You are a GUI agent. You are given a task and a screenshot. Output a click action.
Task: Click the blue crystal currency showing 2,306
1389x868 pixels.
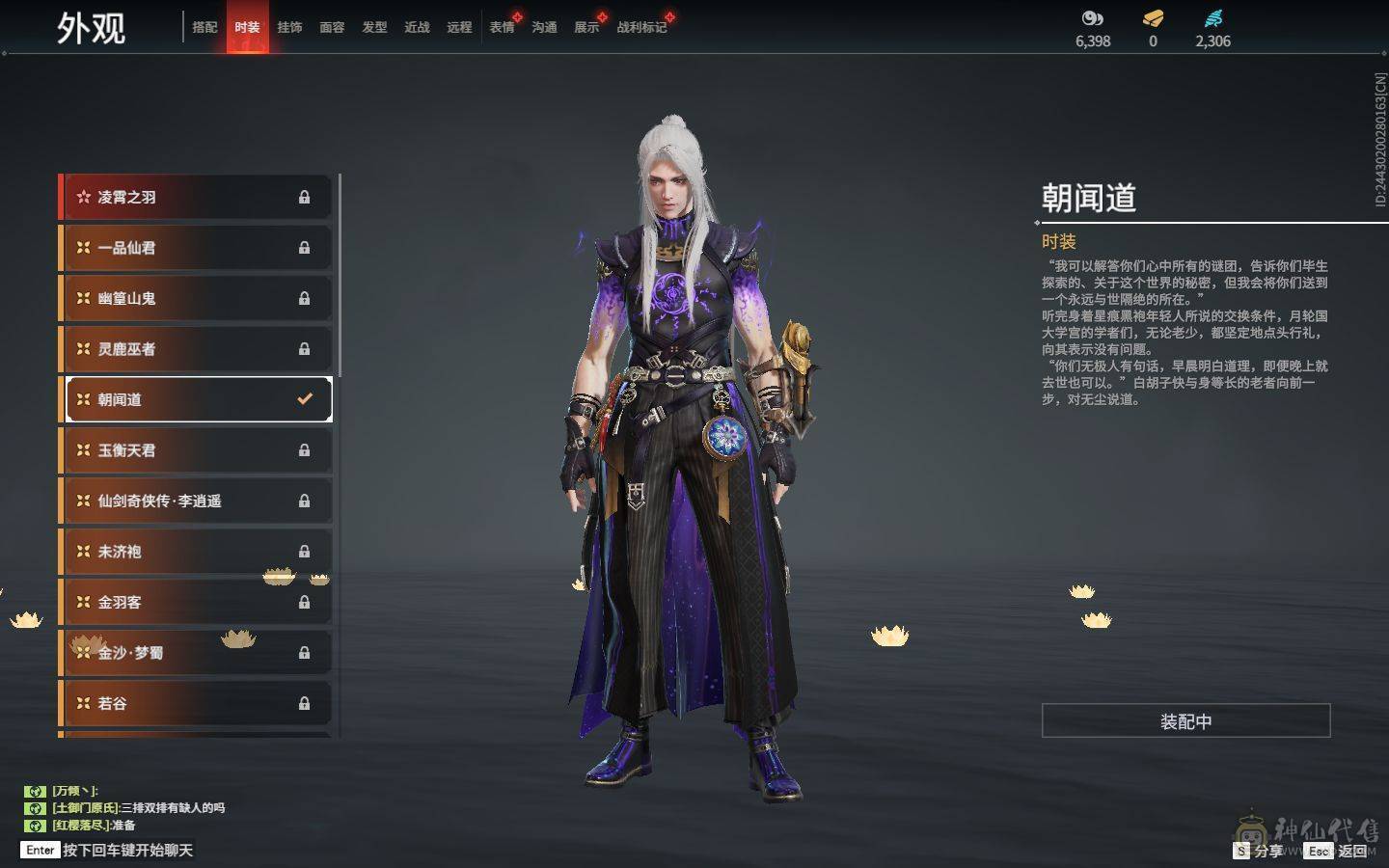tap(1212, 17)
